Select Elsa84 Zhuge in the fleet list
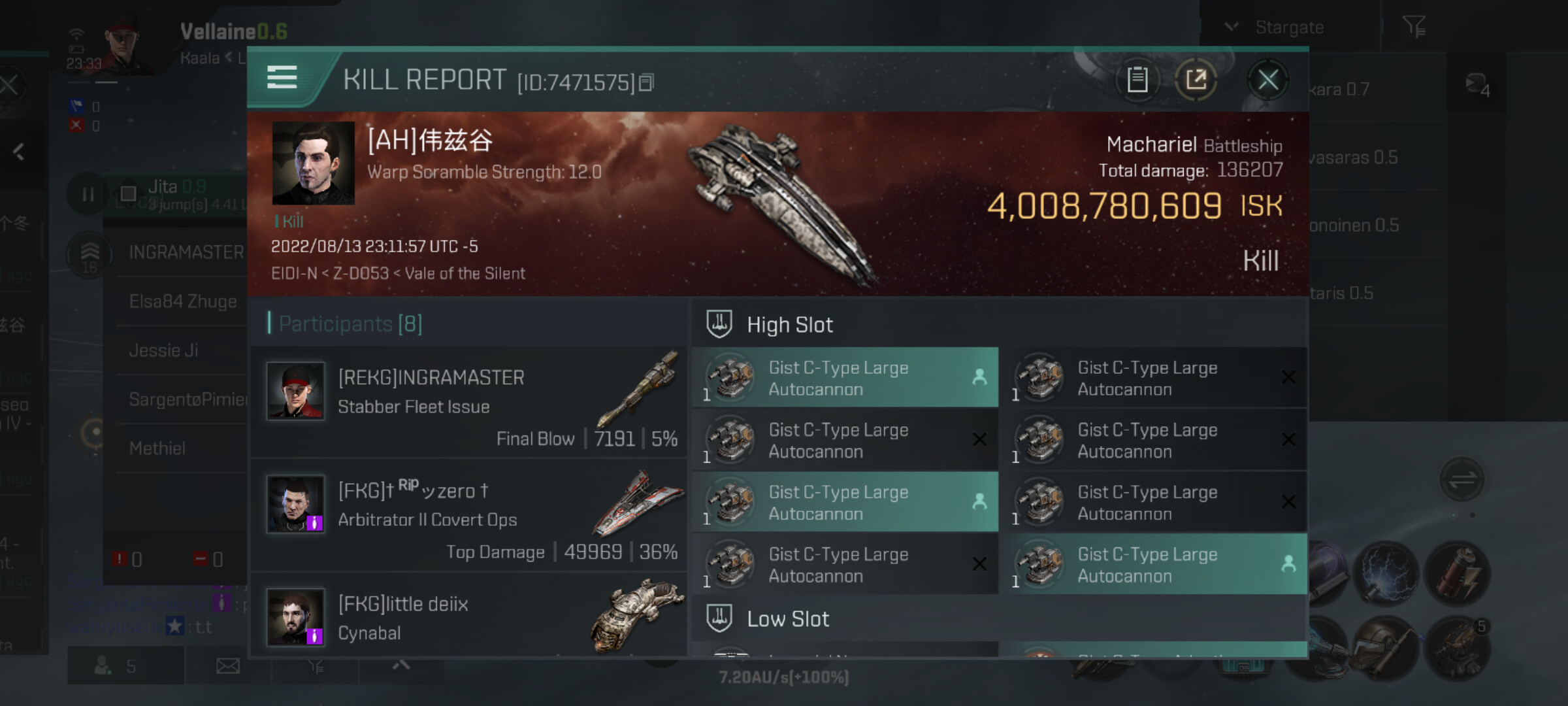This screenshot has height=706, width=1568. click(183, 301)
